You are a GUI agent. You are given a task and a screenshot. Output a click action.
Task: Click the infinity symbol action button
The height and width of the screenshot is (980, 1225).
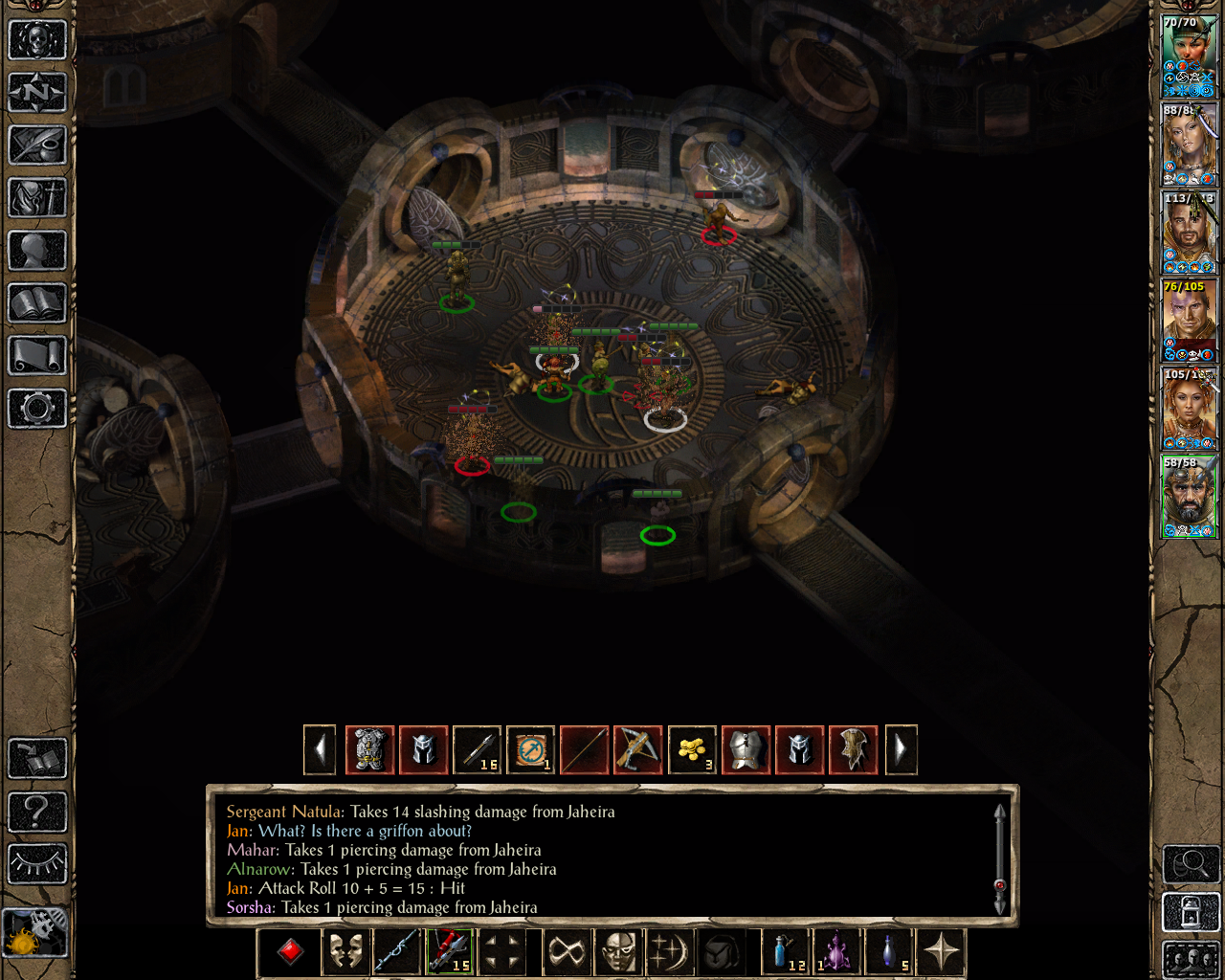click(567, 952)
